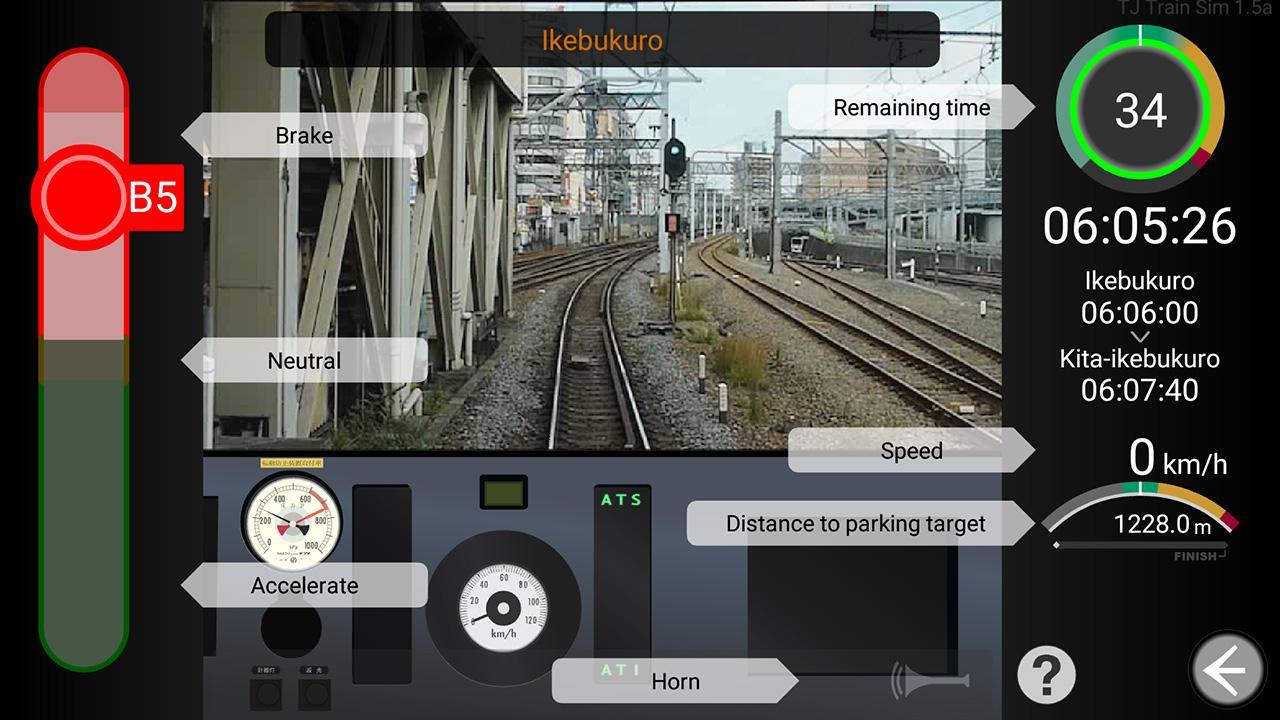Tap the green dashboard display screen
1280x720 pixels.
click(503, 493)
